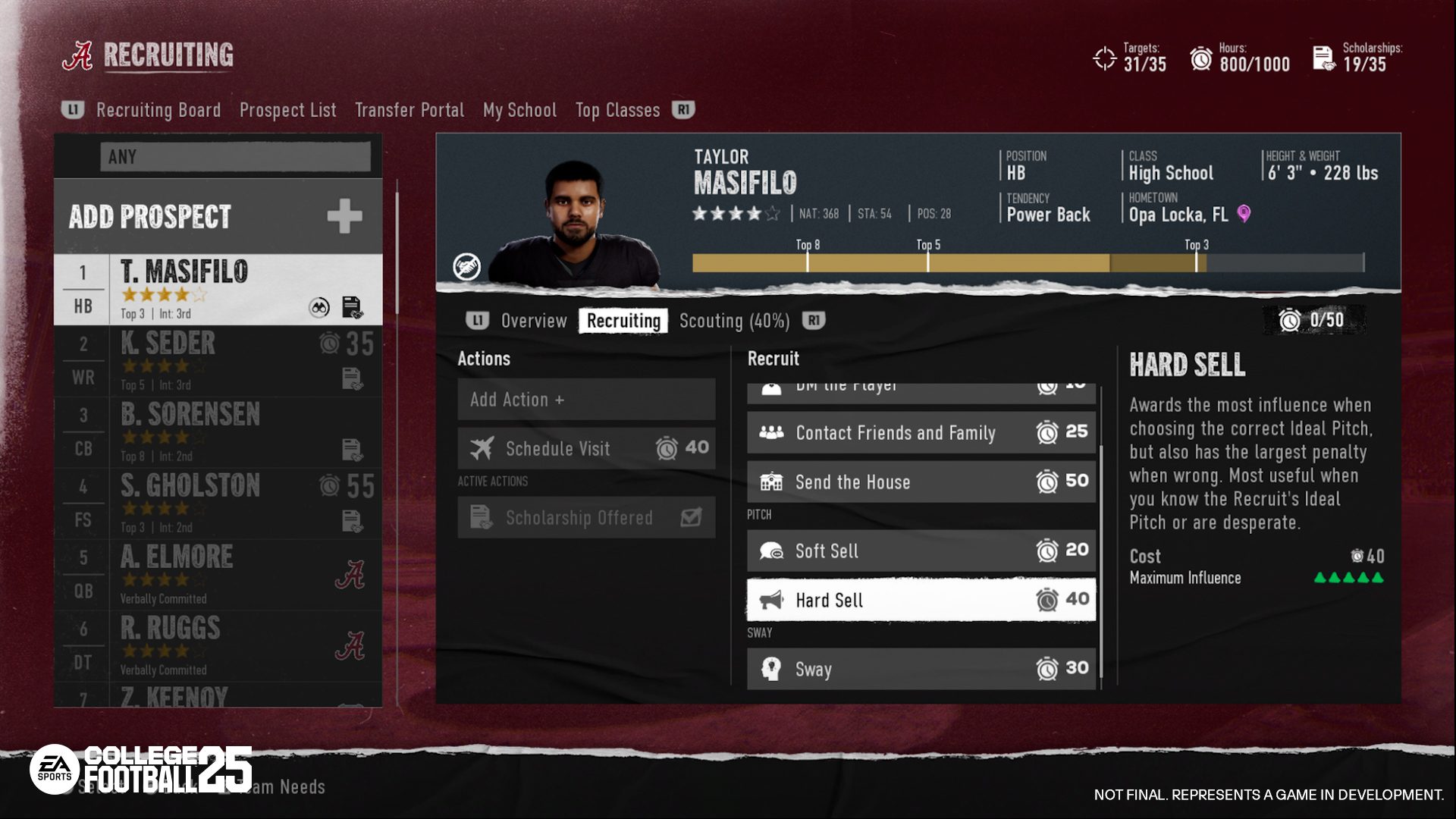1456x819 pixels.
Task: Switch to Prospect List
Action: (287, 110)
